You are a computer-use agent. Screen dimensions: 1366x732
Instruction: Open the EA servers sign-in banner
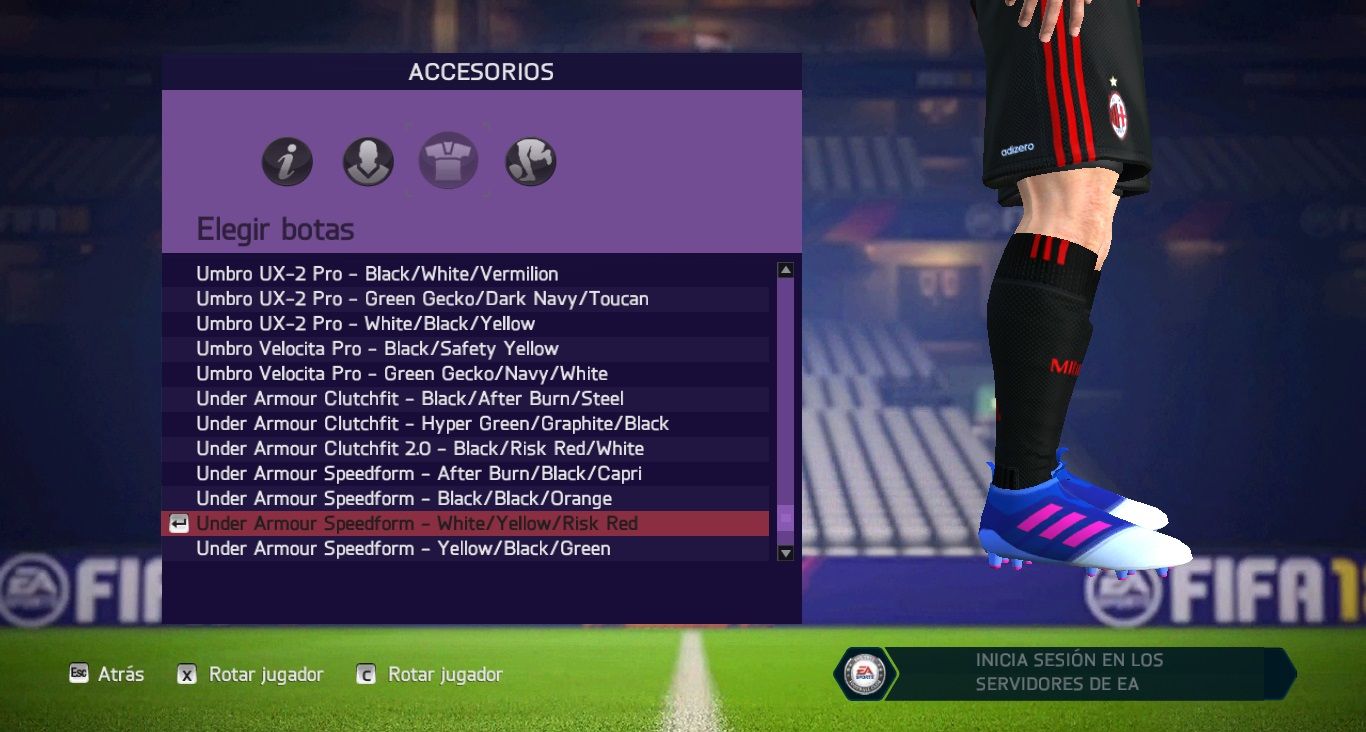[x=1068, y=673]
